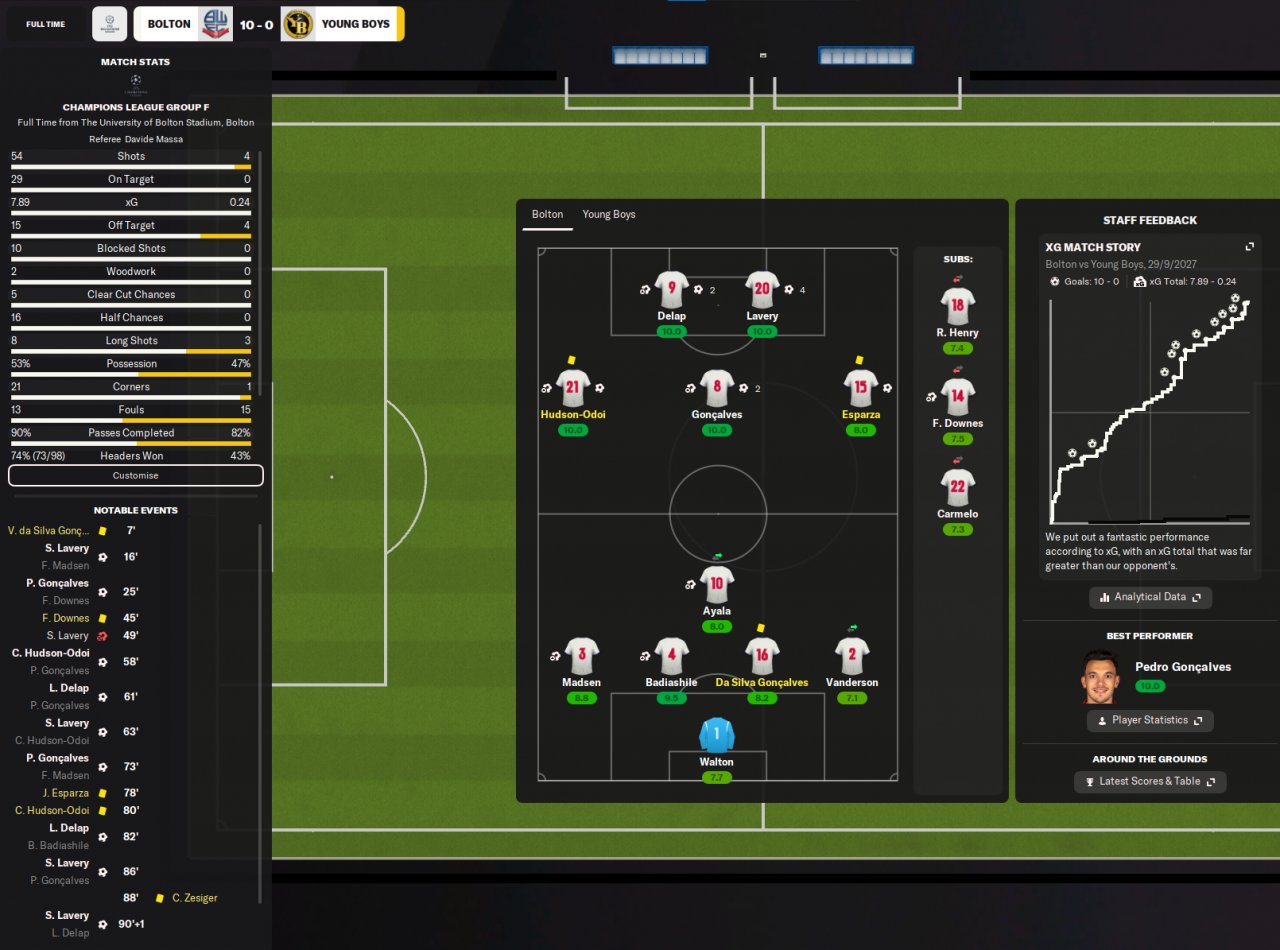Image resolution: width=1280 pixels, height=950 pixels.
Task: Select Ayala in defensive midfield
Action: pos(716,585)
